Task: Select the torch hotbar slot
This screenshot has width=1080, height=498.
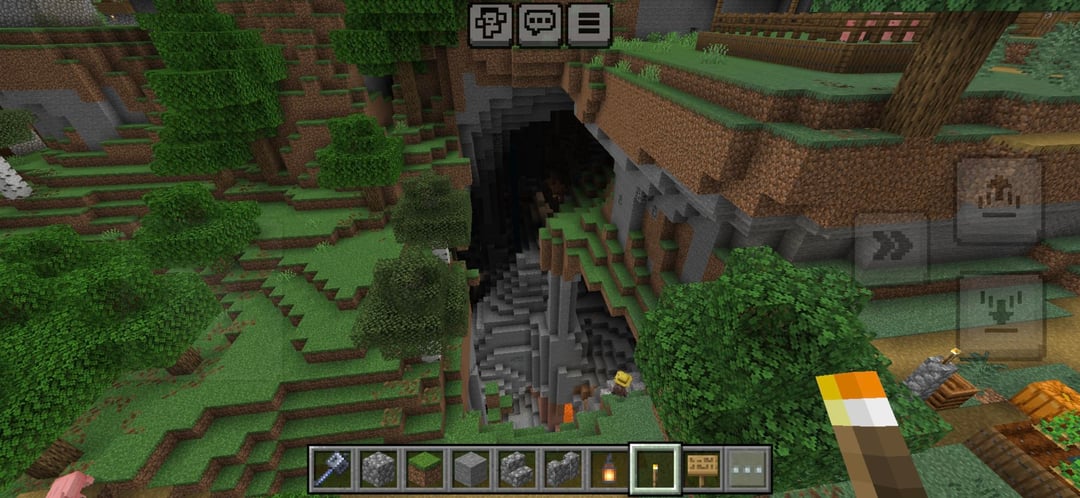Action: coord(655,468)
